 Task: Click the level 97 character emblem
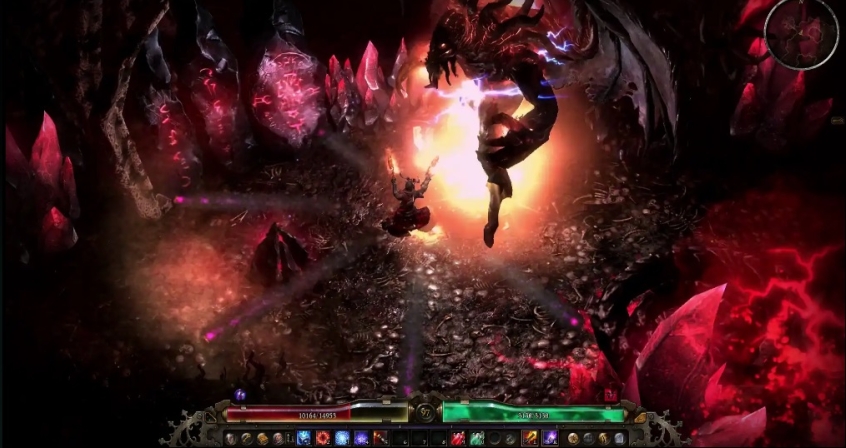[x=425, y=412]
